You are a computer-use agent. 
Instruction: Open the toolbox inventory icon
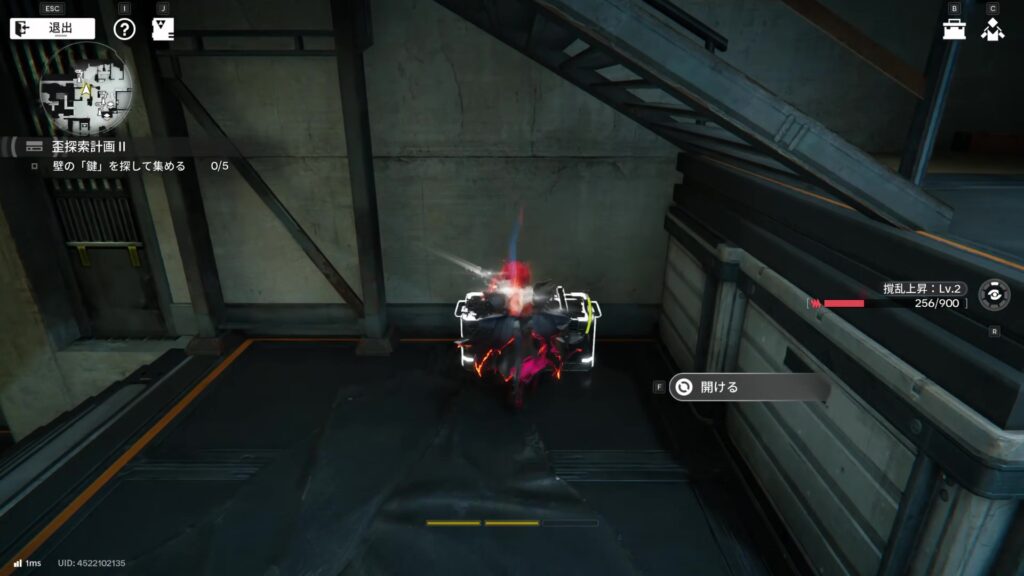(x=954, y=28)
